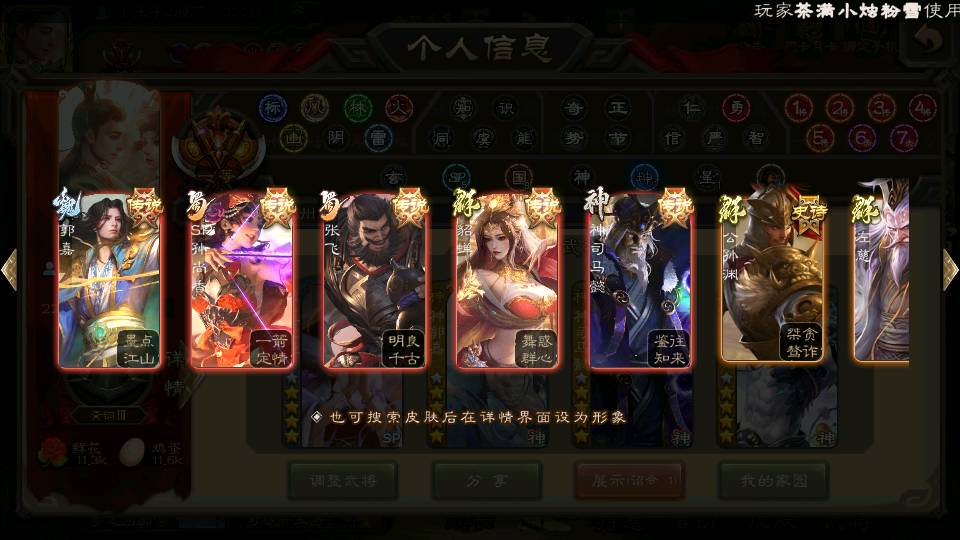Viewport: 960px width, 540px height.
Task: Toggle the 火 package filter
Action: [x=399, y=107]
